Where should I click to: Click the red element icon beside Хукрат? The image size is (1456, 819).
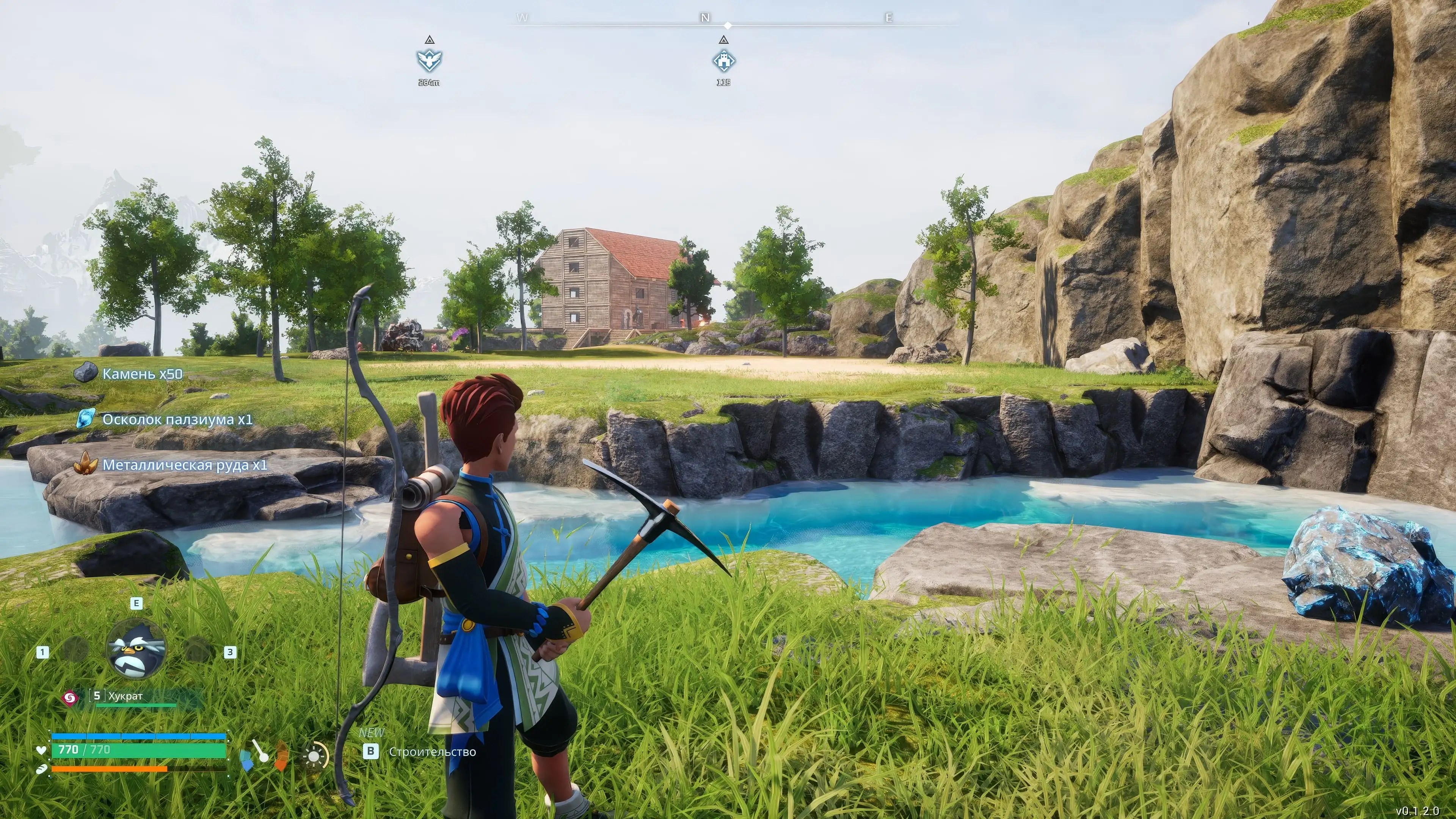69,698
